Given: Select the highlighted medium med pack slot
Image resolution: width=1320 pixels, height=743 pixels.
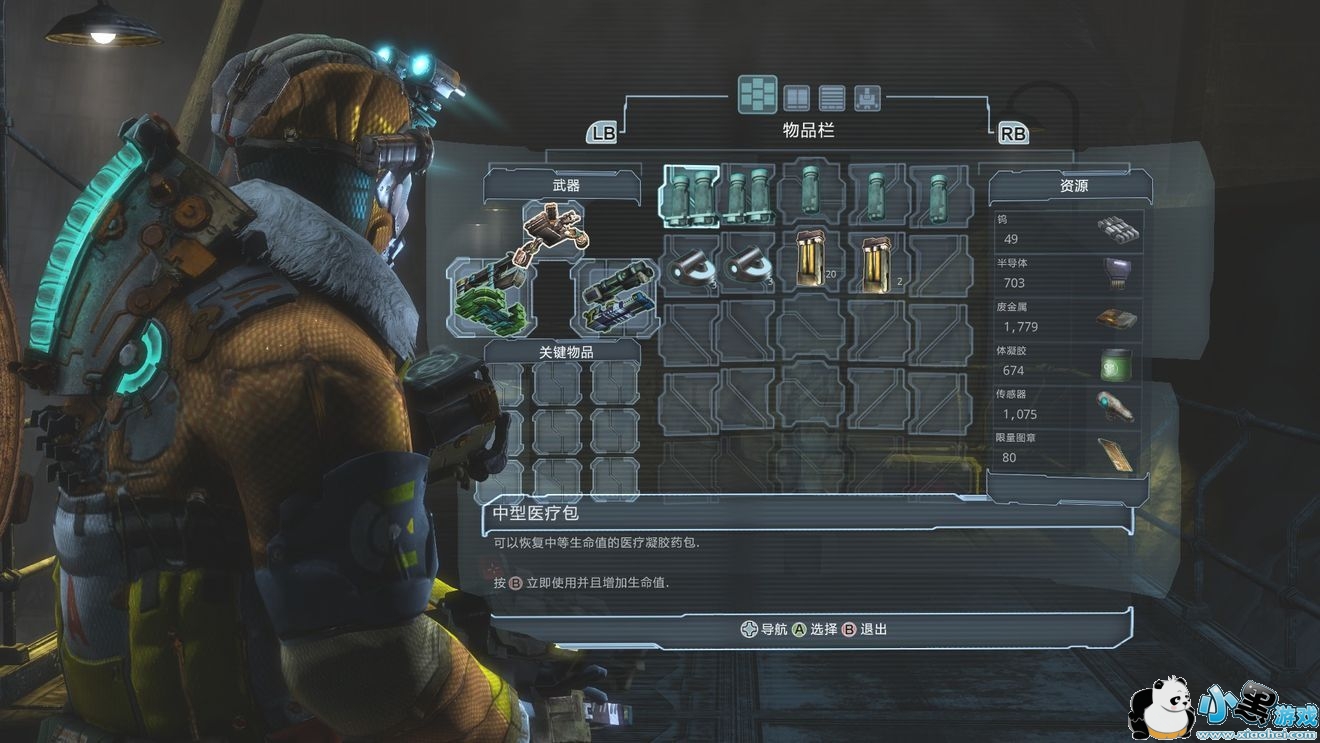Looking at the screenshot, I should click(690, 193).
